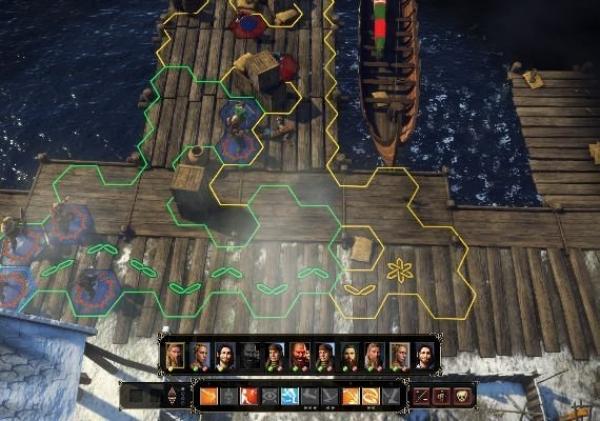This screenshot has height=421, width=600.
Task: Activate the first orange slash attack ability
Action: [x=209, y=396]
